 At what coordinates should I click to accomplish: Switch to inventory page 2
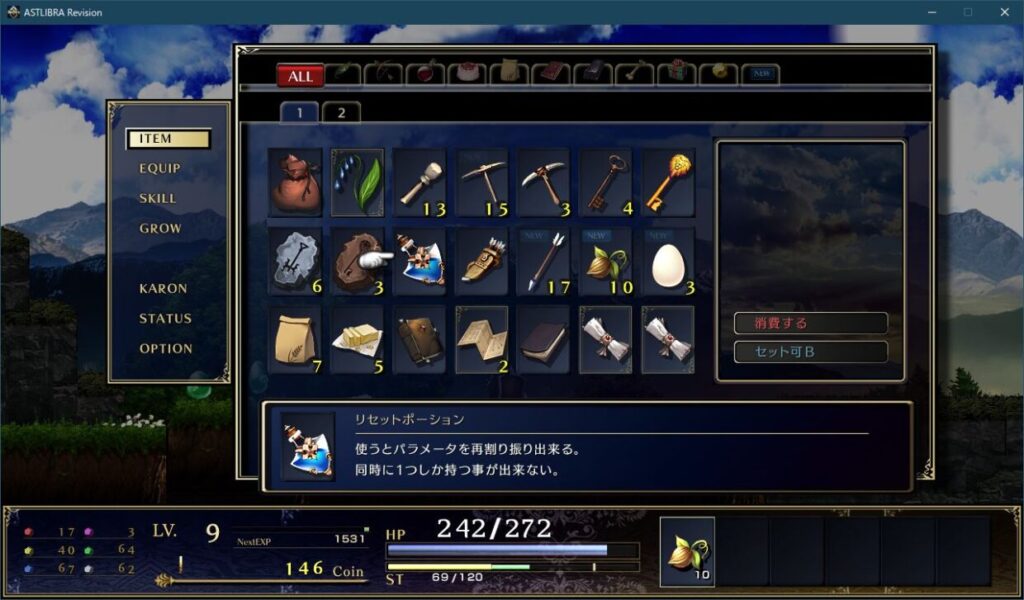pyautogui.click(x=341, y=112)
